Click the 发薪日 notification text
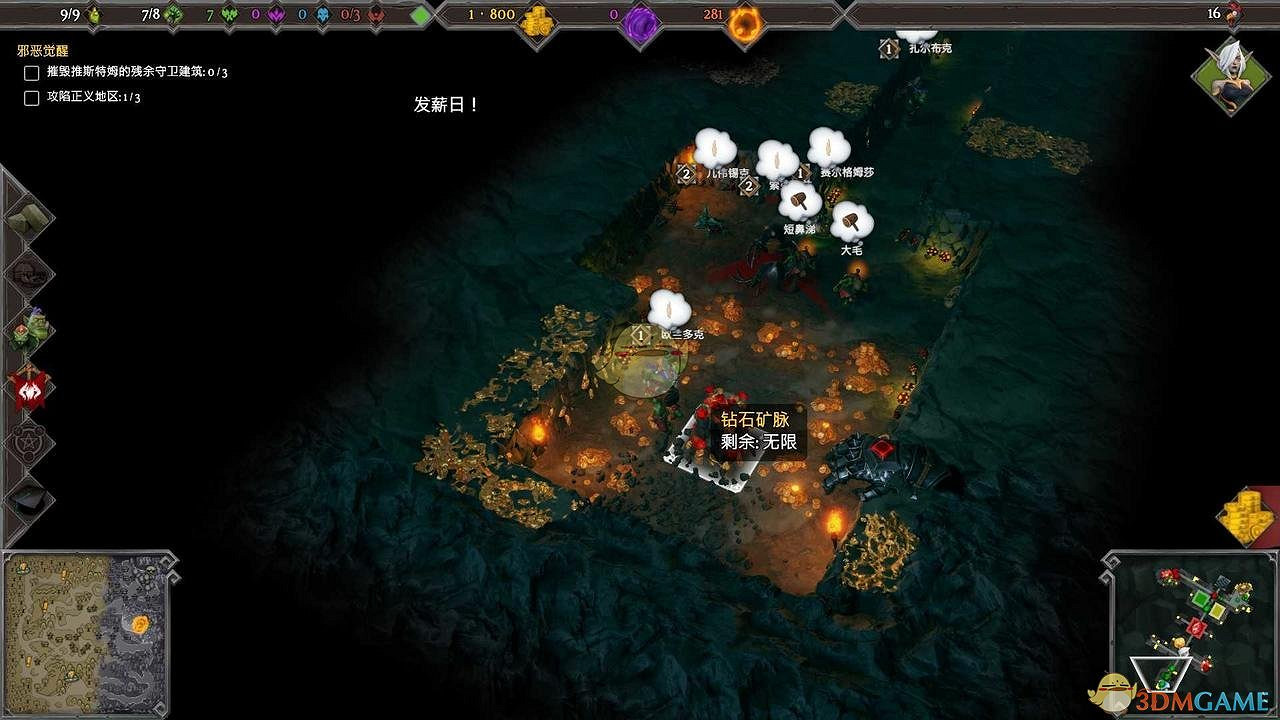The width and height of the screenshot is (1280, 720). pos(444,102)
